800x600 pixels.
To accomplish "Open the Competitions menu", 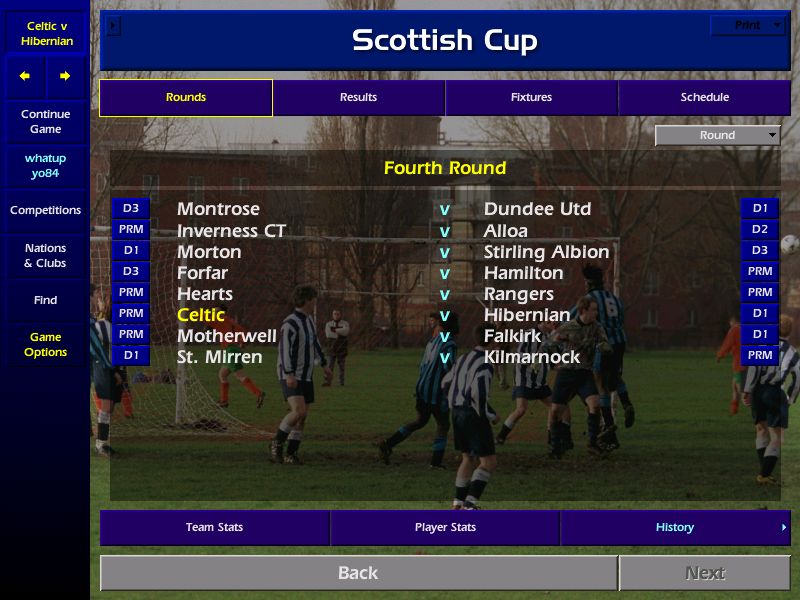I will [45, 210].
